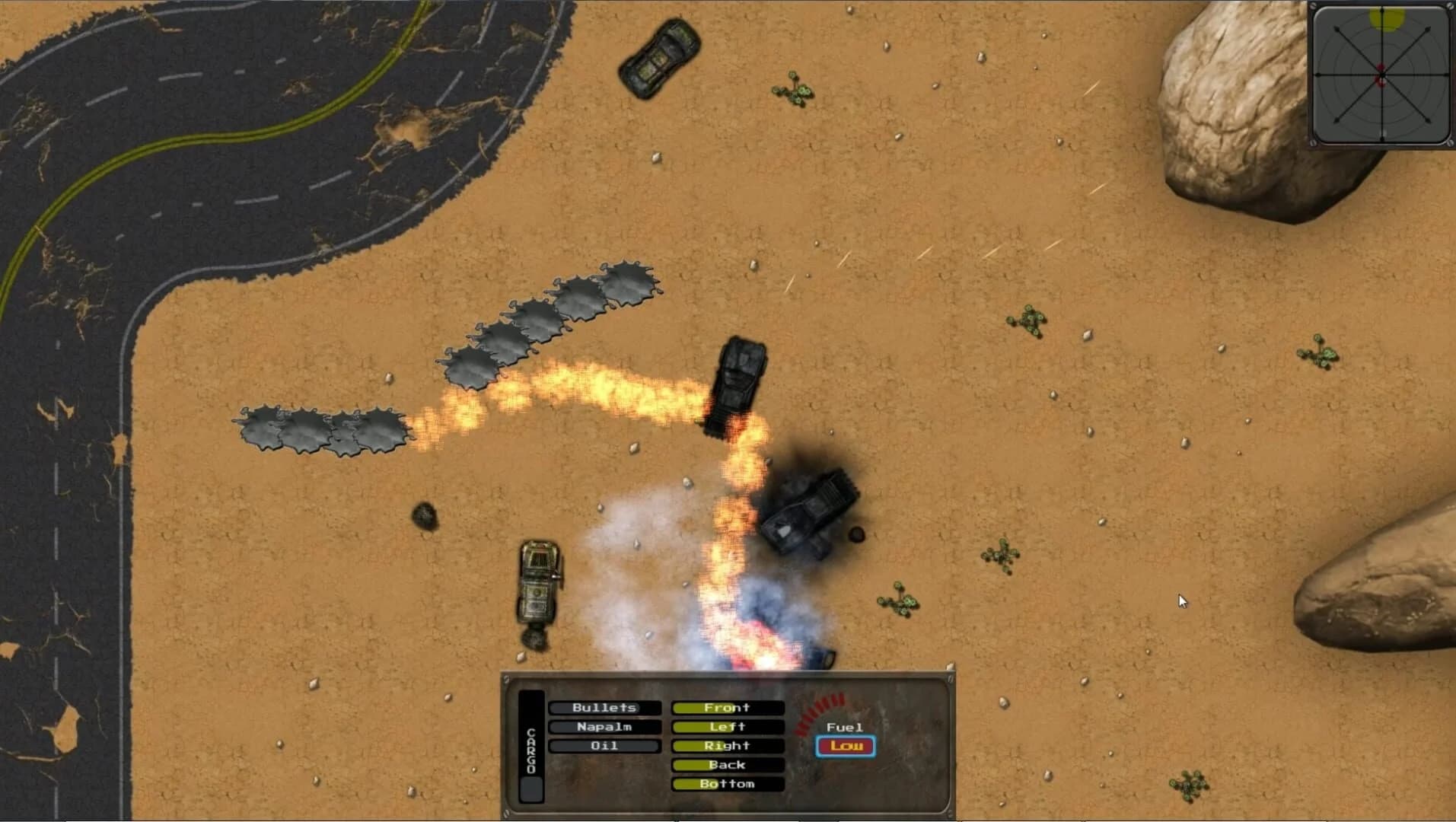Toggle the Bottom armor indicator
This screenshot has height=822, width=1456.
726,783
